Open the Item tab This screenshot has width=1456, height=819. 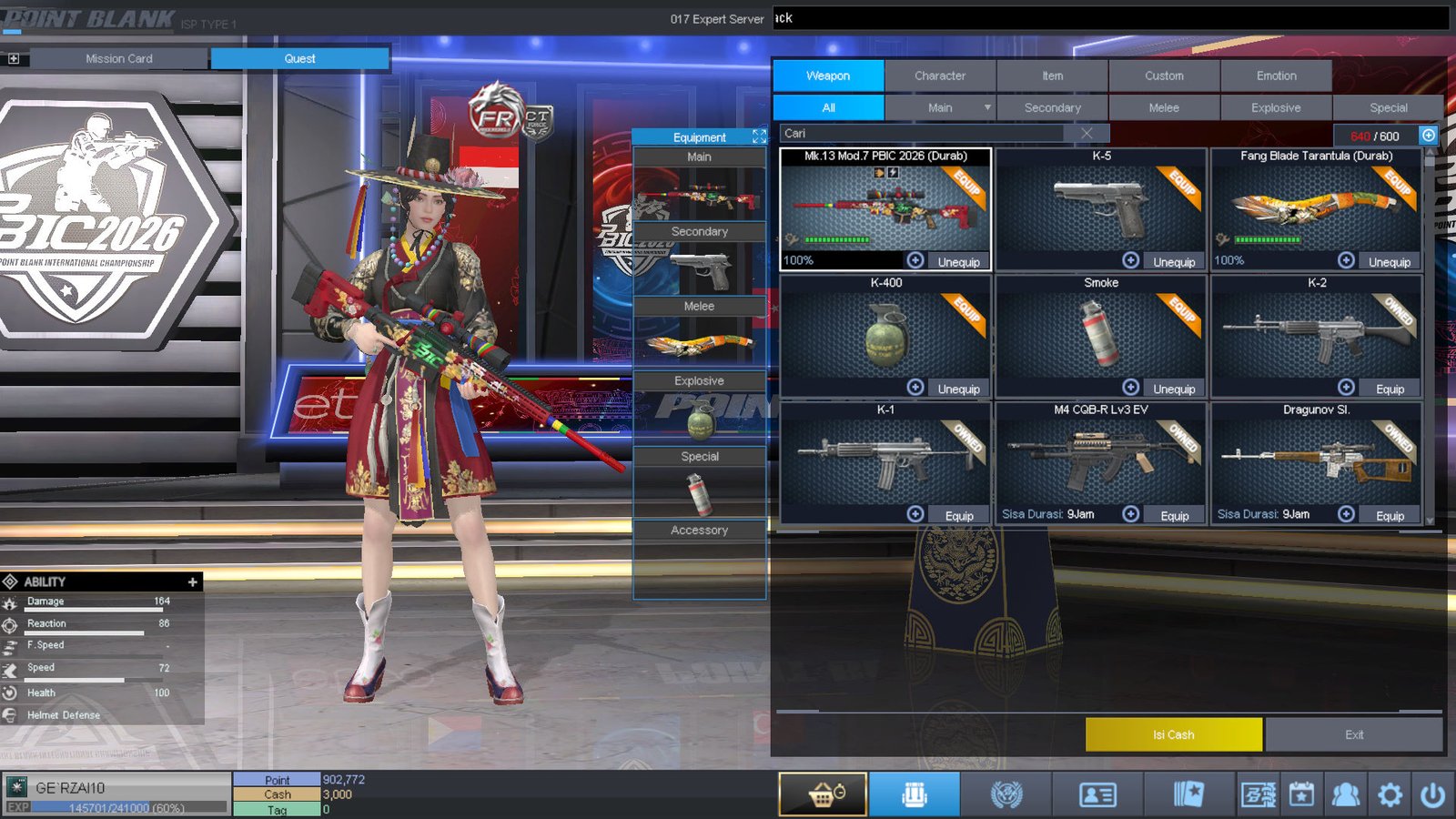click(x=1052, y=76)
